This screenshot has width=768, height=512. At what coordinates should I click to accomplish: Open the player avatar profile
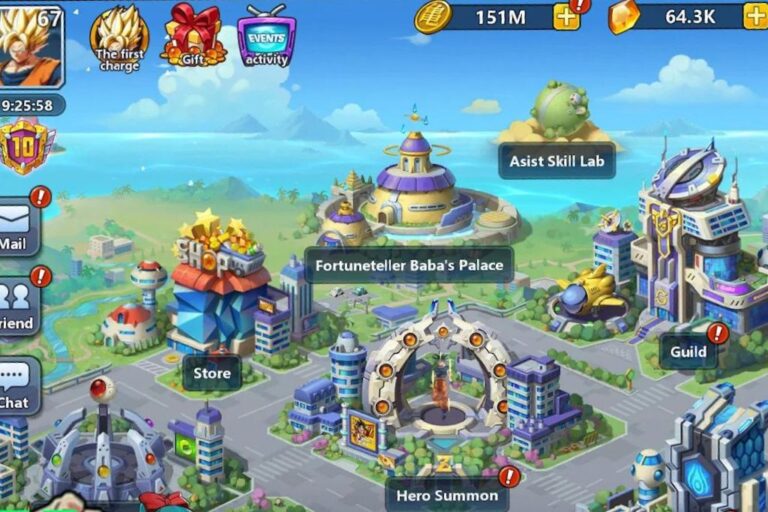click(x=31, y=45)
